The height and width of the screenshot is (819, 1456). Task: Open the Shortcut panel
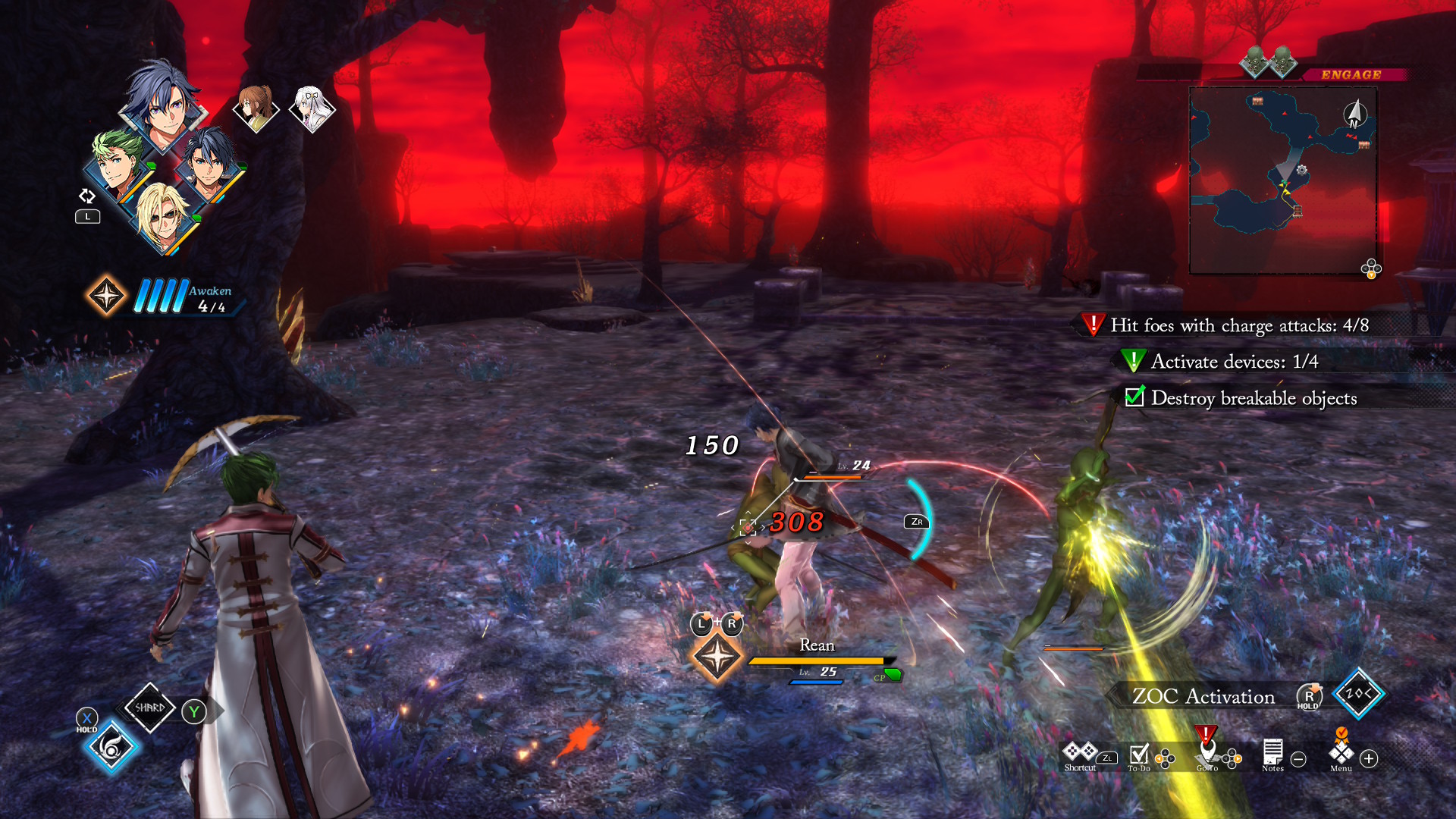pyautogui.click(x=1080, y=754)
